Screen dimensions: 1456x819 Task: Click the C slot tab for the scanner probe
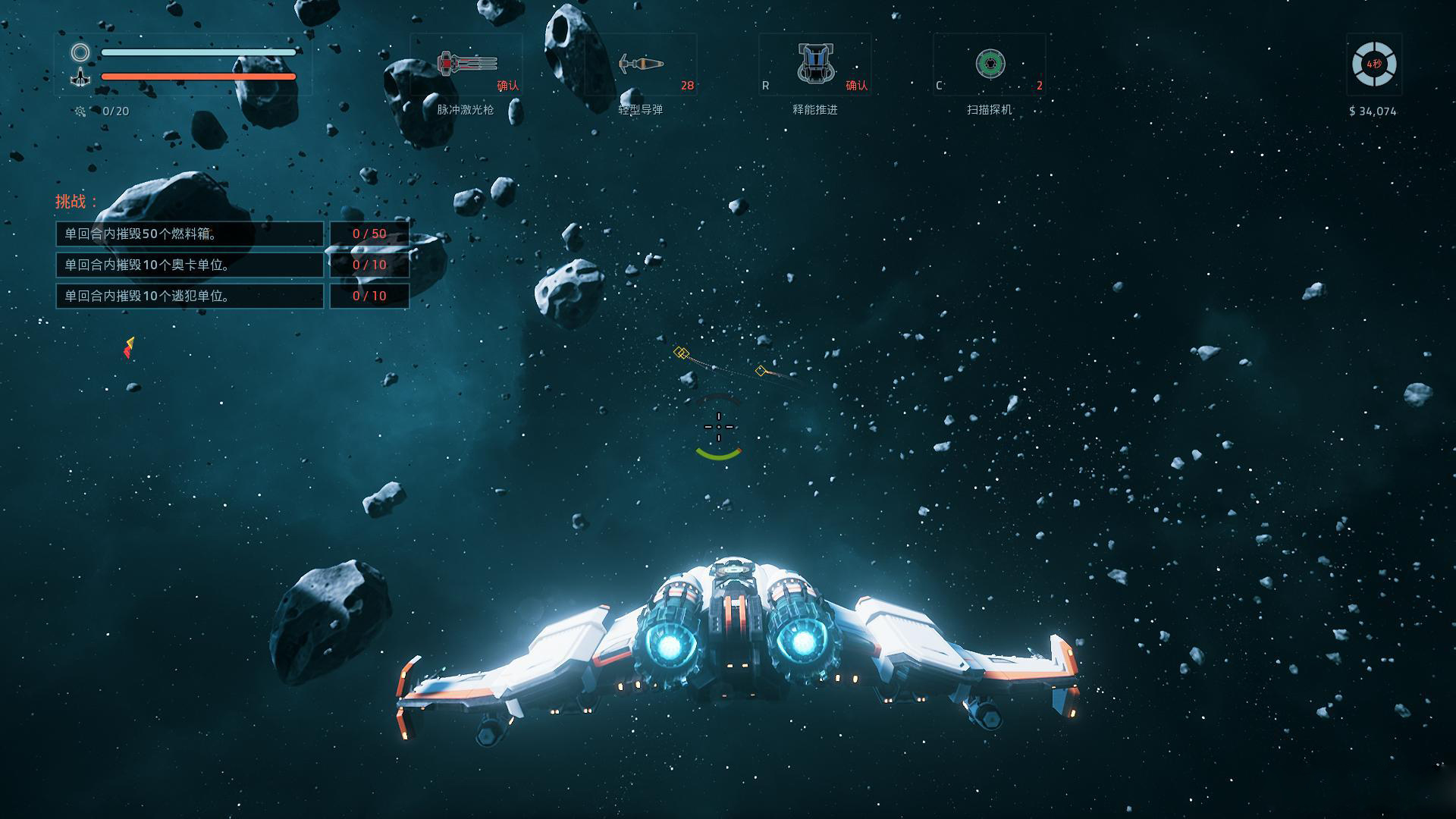[x=940, y=86]
